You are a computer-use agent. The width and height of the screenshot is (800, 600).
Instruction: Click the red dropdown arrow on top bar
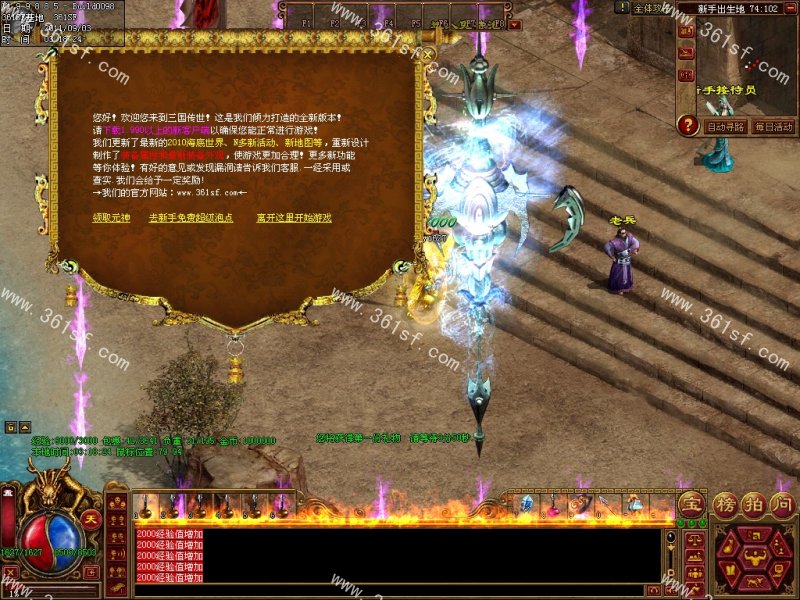(516, 22)
